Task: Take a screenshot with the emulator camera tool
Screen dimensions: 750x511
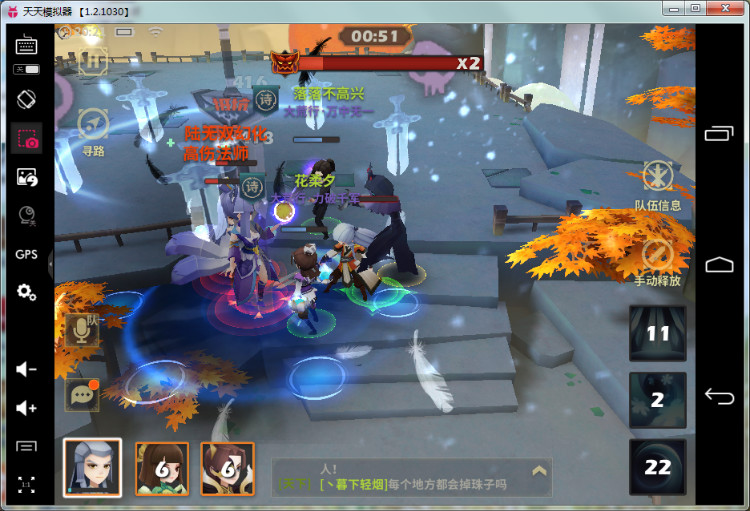Action: [27, 139]
